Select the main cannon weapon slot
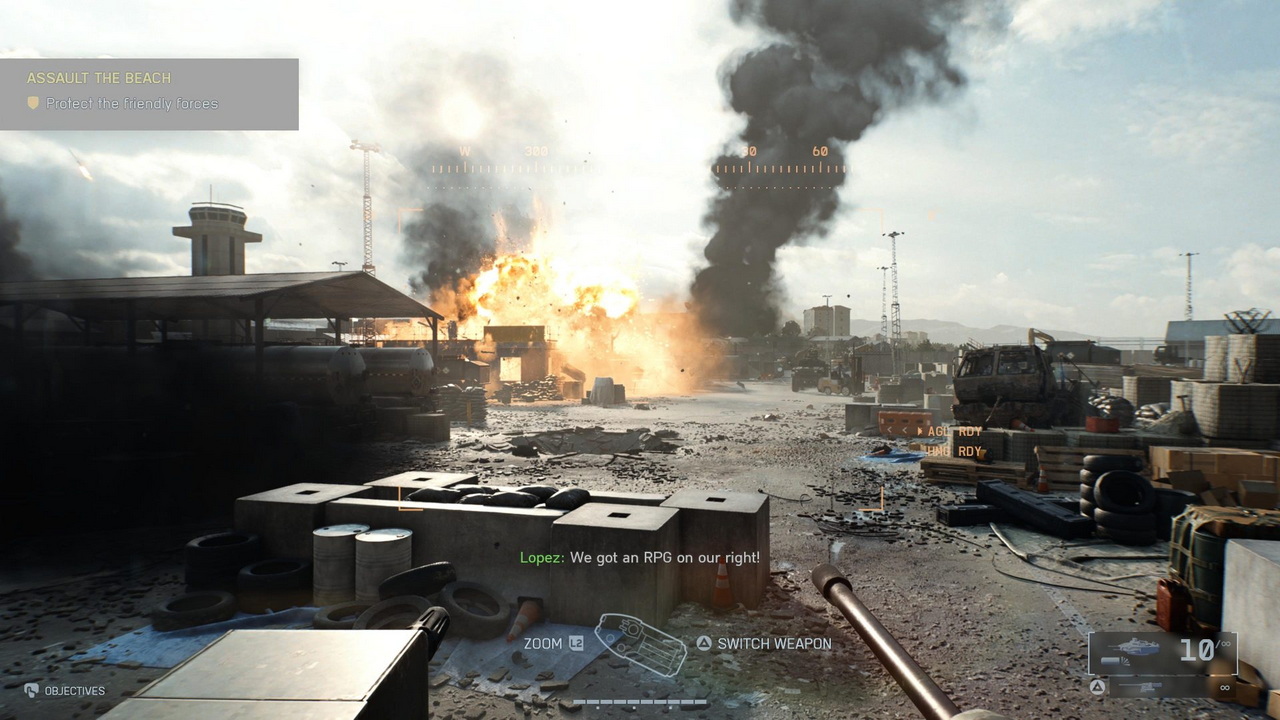Screen dimensions: 1280x720 (x=1162, y=652)
